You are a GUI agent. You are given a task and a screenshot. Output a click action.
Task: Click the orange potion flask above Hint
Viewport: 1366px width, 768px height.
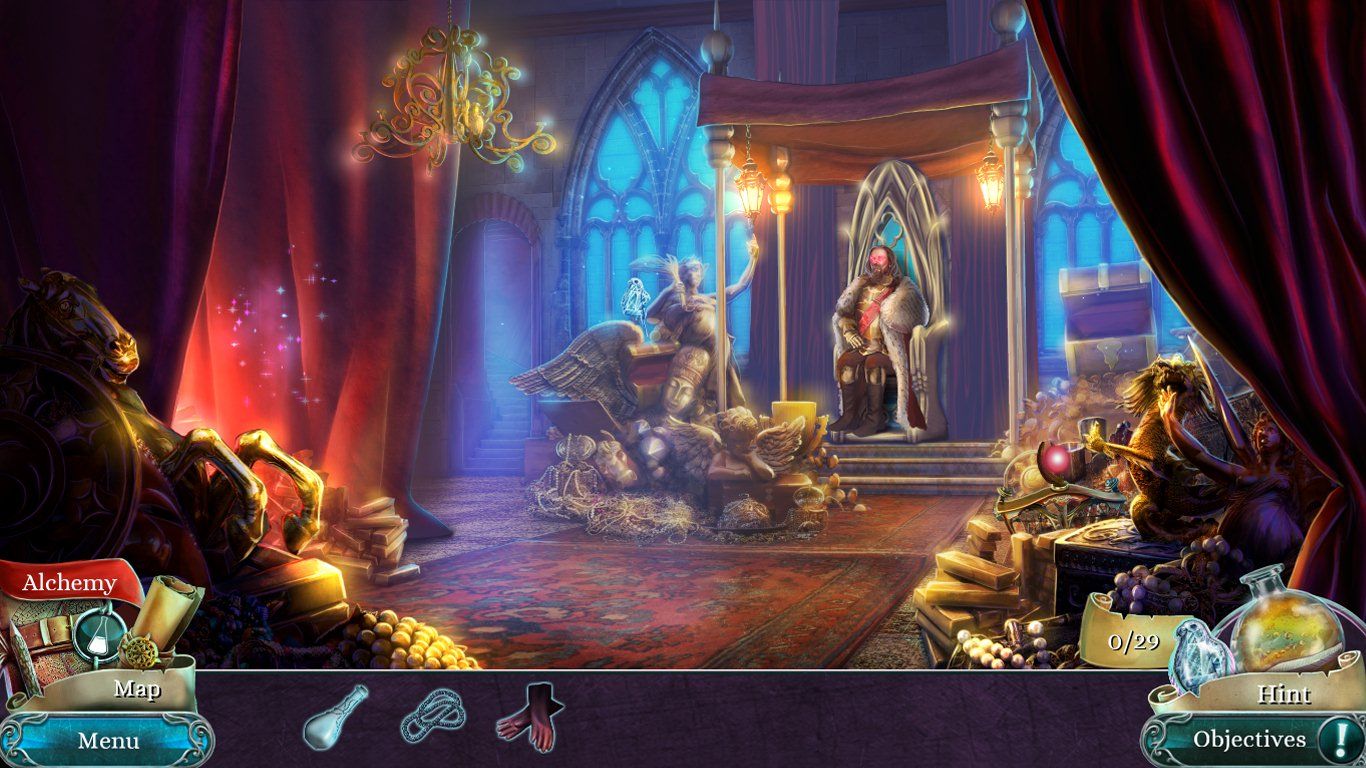click(x=1286, y=630)
